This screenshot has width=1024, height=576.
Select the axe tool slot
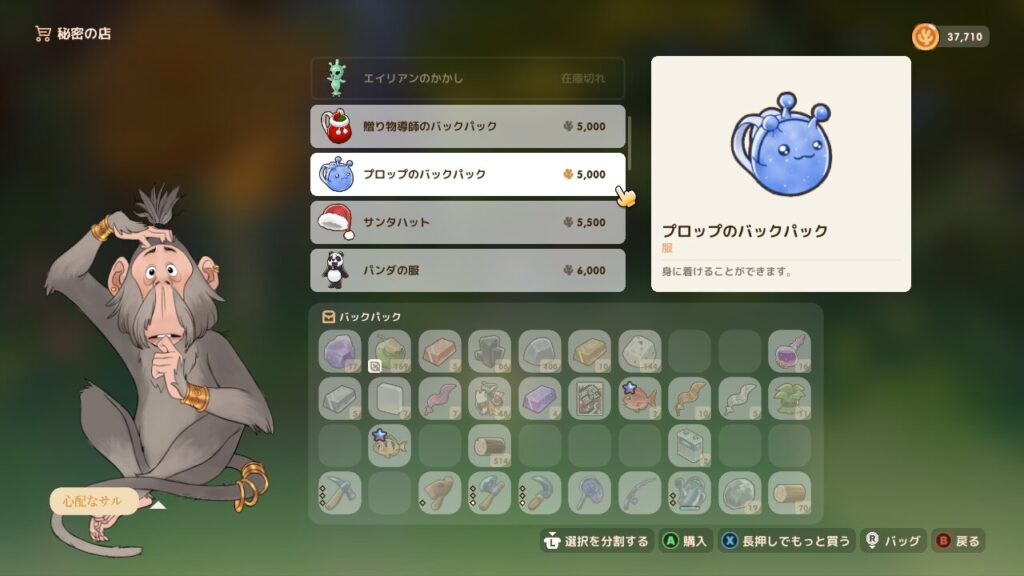[x=490, y=492]
